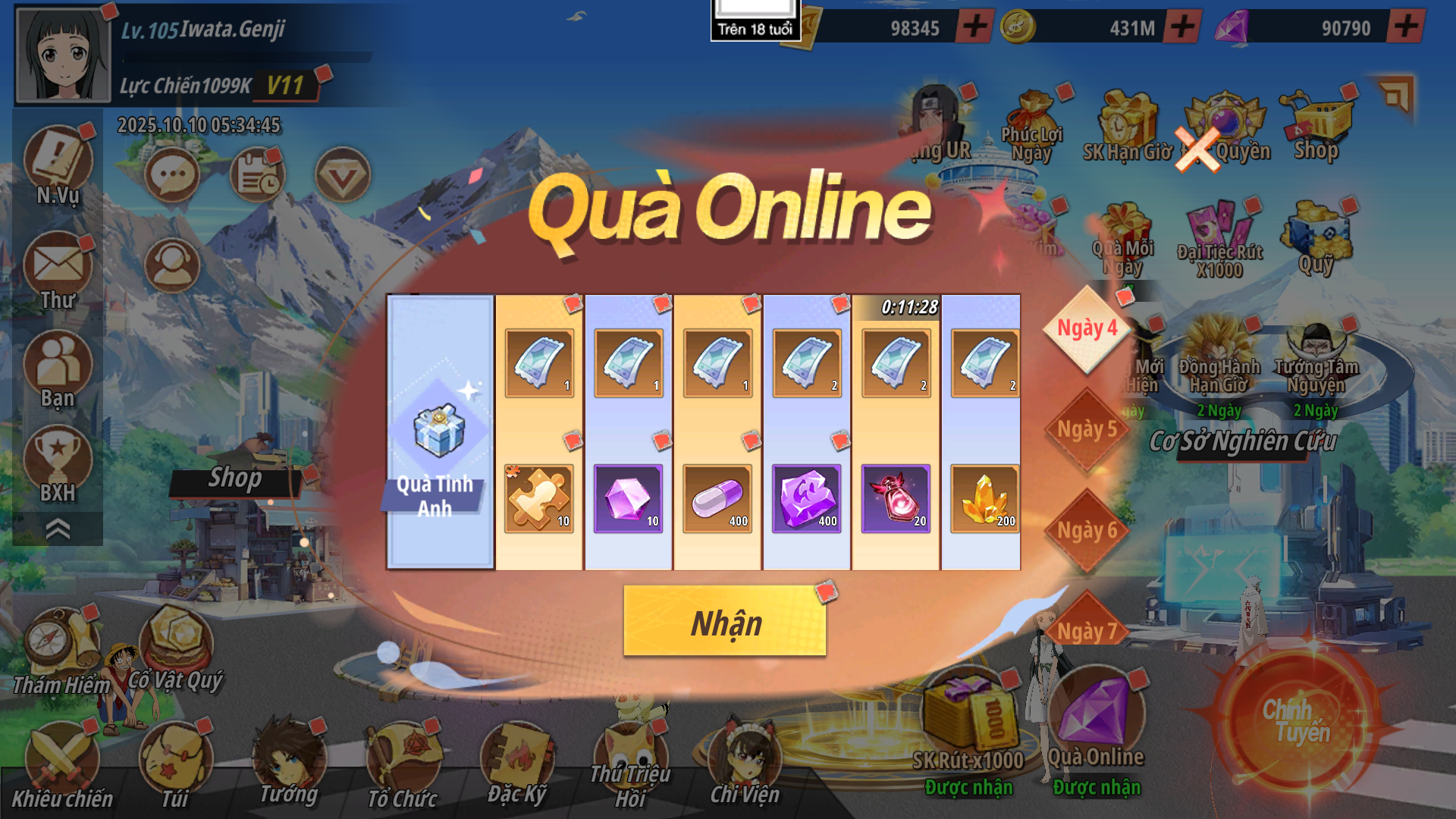The height and width of the screenshot is (819, 1456).
Task: Select the purple pill capsule reward
Action: [x=717, y=498]
